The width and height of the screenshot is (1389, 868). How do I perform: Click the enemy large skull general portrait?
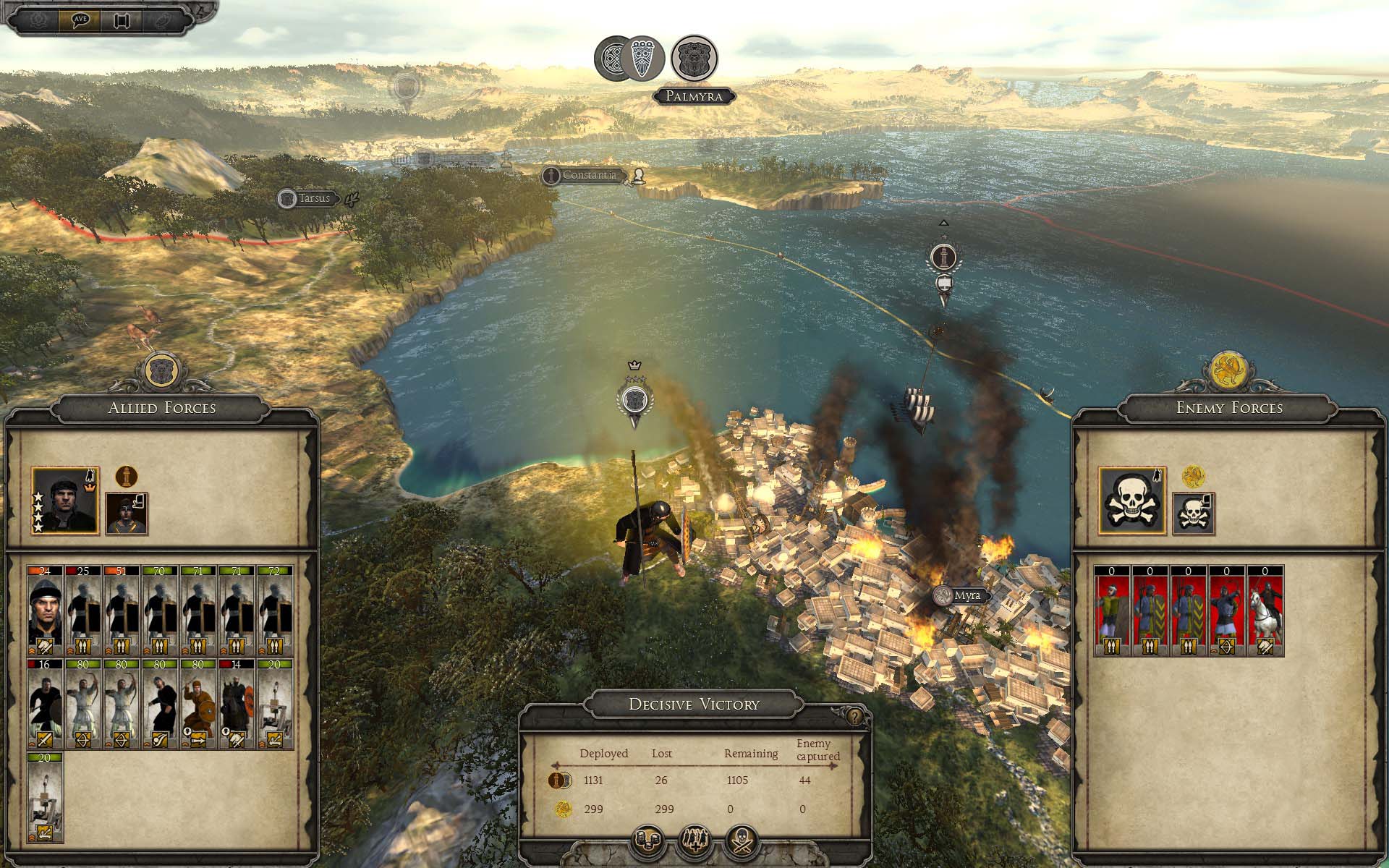1132,501
